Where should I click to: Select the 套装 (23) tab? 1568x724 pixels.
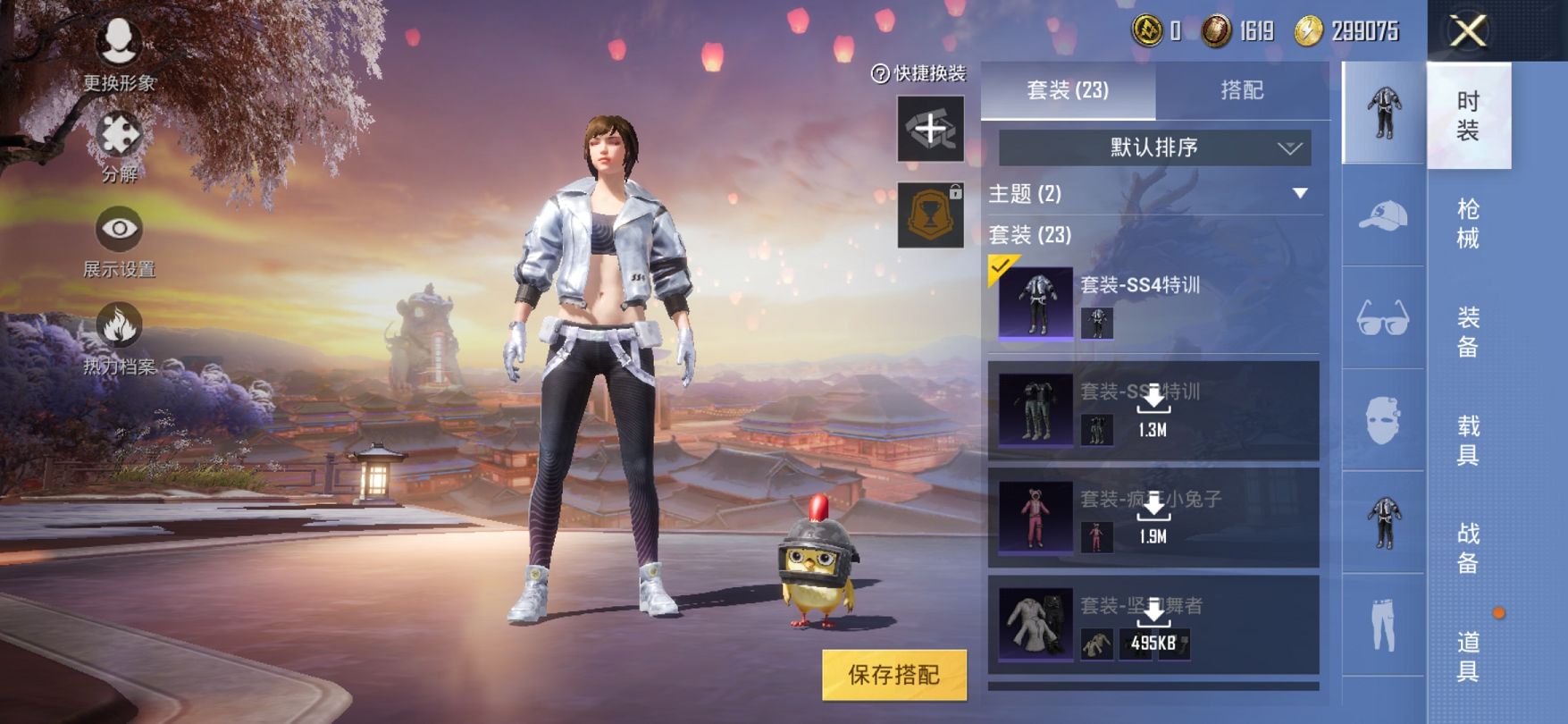pyautogui.click(x=1068, y=90)
